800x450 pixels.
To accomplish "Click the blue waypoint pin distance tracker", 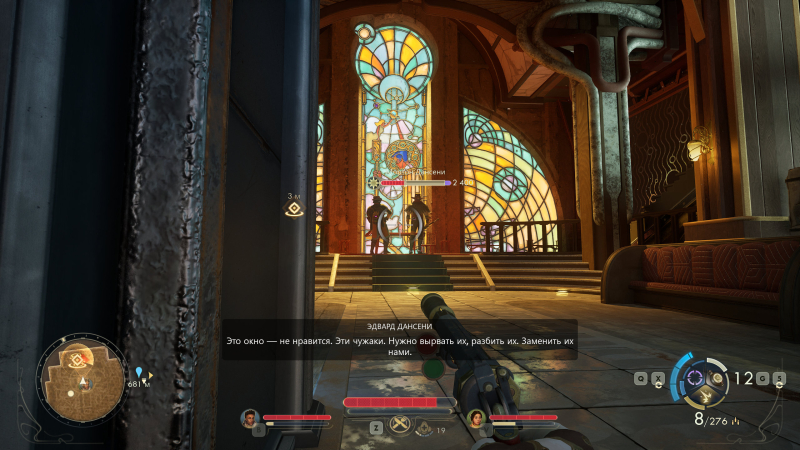I will click(139, 372).
